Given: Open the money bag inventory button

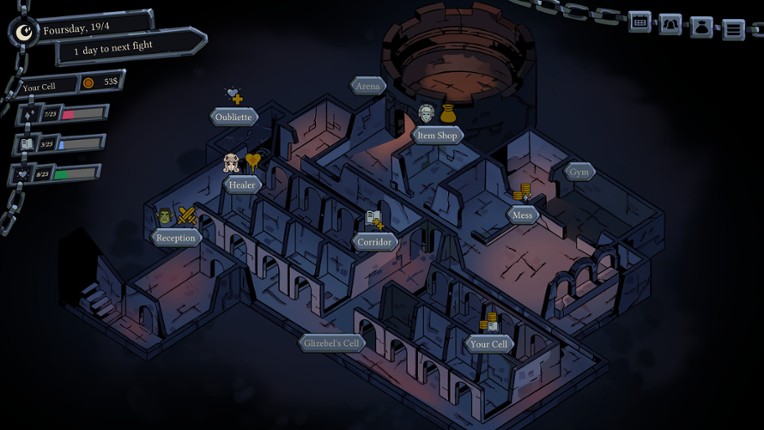Looking at the screenshot, I should coord(702,27).
